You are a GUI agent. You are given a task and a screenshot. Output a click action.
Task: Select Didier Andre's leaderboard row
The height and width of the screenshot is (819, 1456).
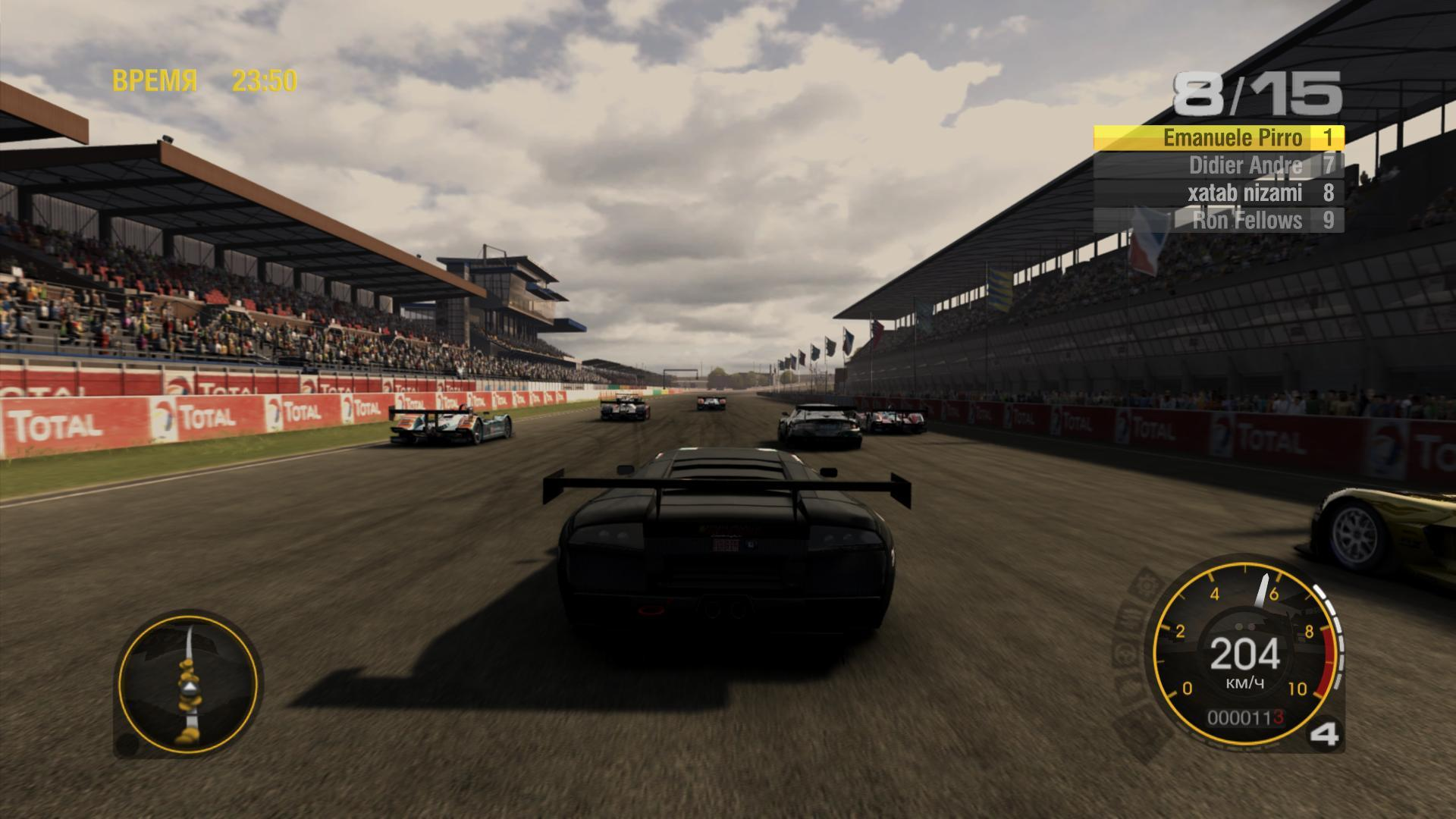tap(1219, 165)
